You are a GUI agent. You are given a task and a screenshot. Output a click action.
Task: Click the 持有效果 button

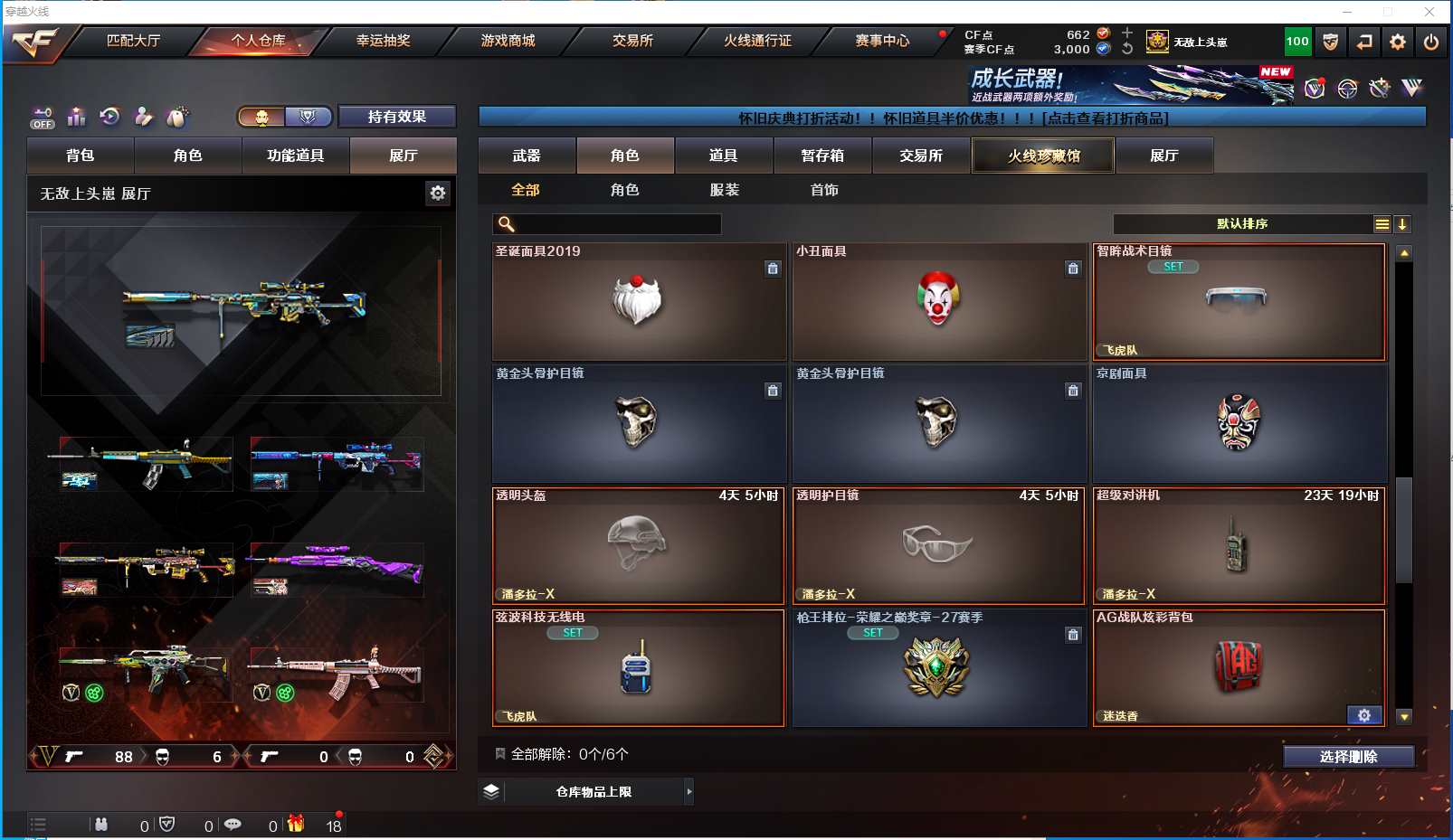pos(396,117)
